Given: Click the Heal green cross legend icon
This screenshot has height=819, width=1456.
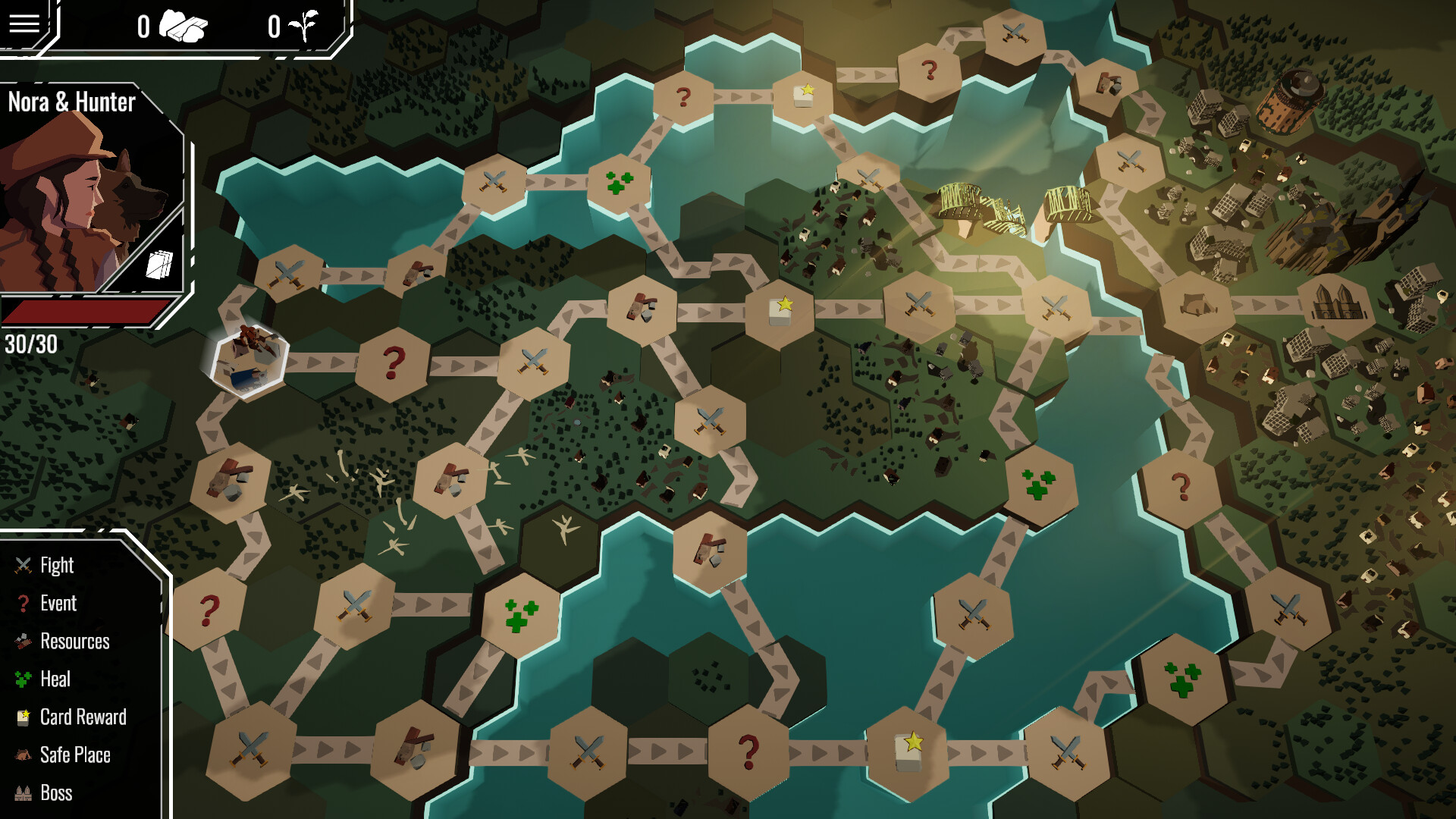Looking at the screenshot, I should [x=21, y=679].
